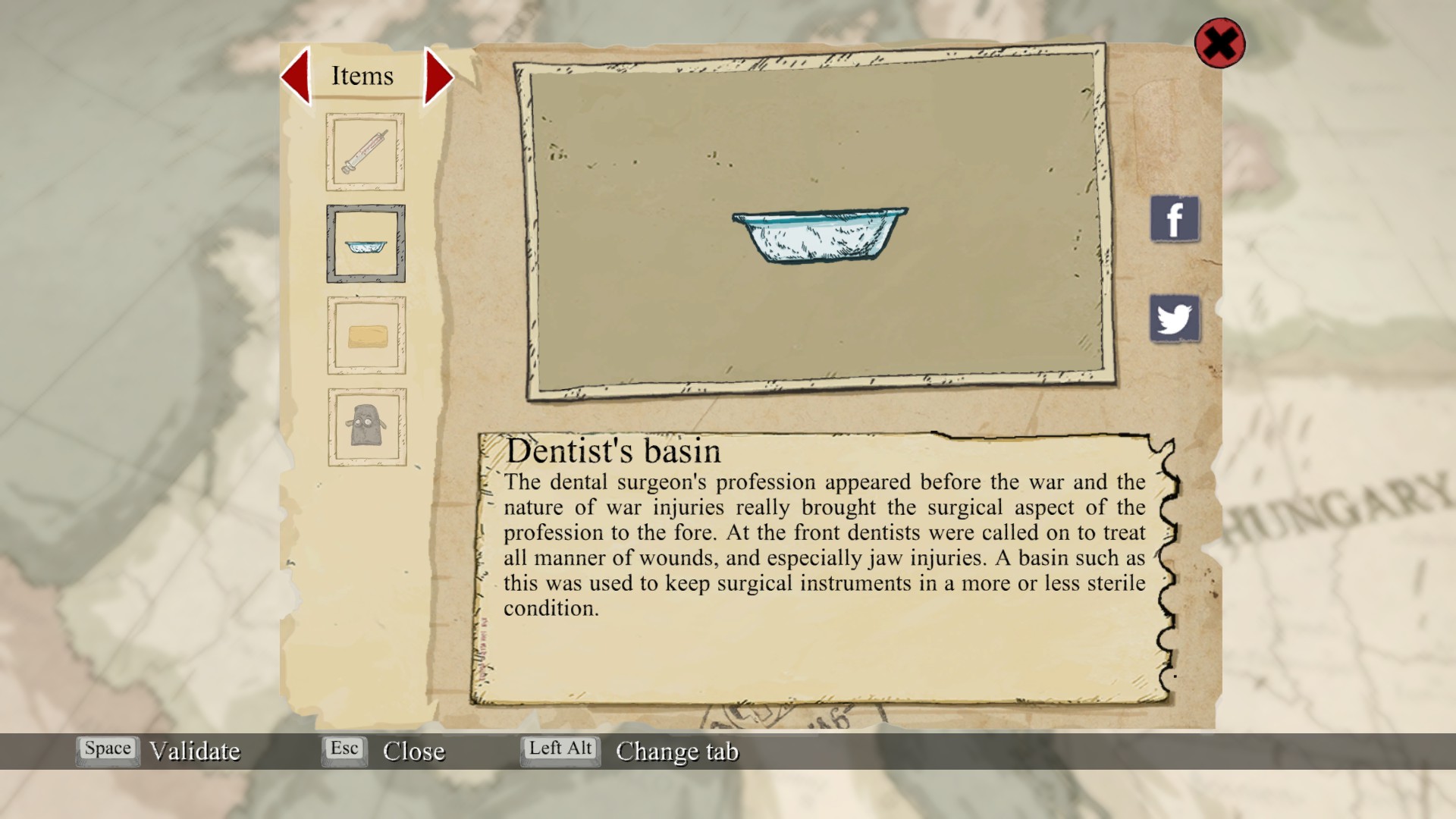This screenshot has height=819, width=1456.
Task: Select the dentist's basin item thumbnail
Action: [366, 244]
